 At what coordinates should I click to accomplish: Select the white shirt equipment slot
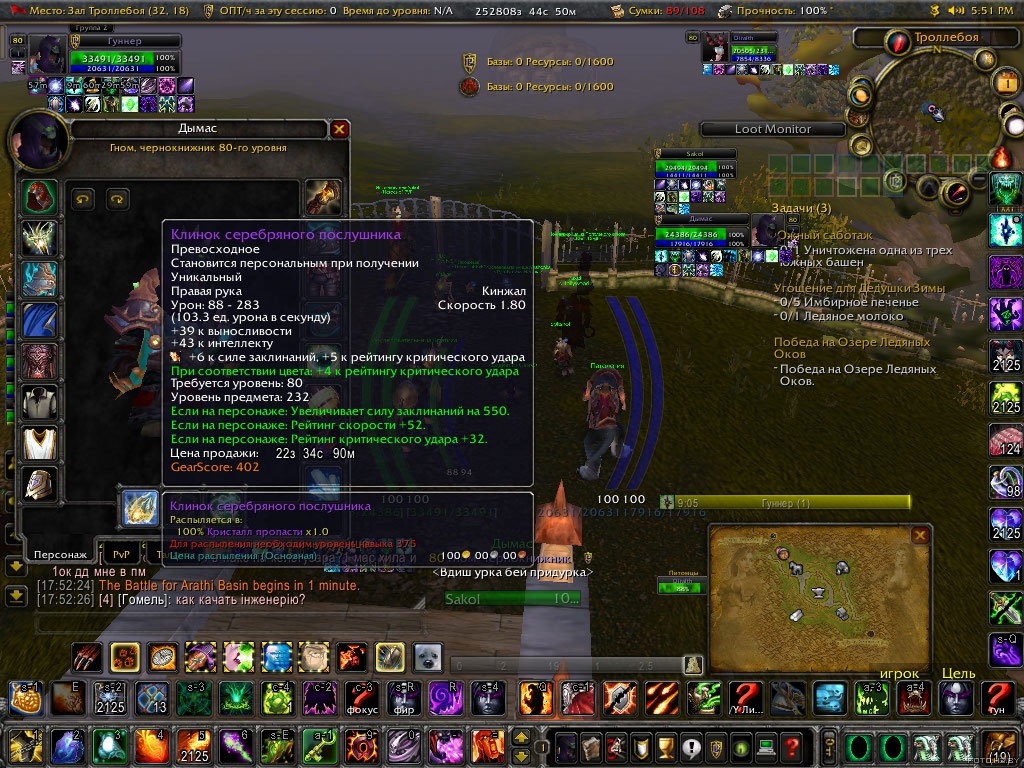click(x=40, y=401)
